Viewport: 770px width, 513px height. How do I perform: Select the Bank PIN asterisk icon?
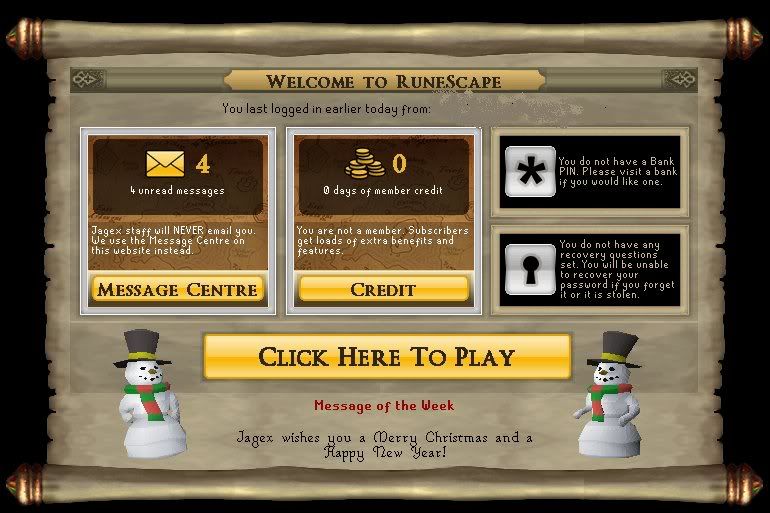[x=529, y=171]
